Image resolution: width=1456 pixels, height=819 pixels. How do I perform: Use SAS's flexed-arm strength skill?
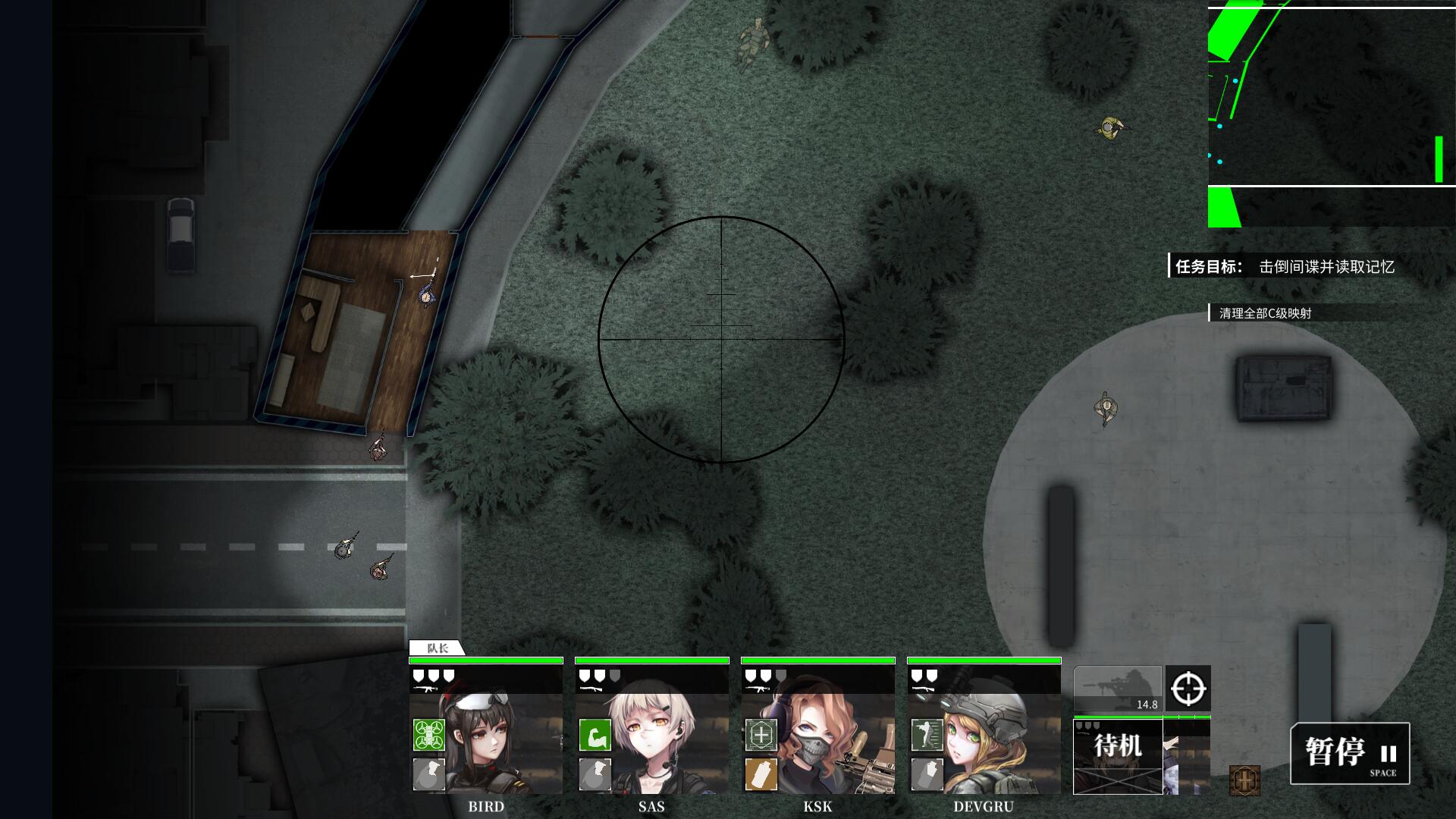pos(595,735)
